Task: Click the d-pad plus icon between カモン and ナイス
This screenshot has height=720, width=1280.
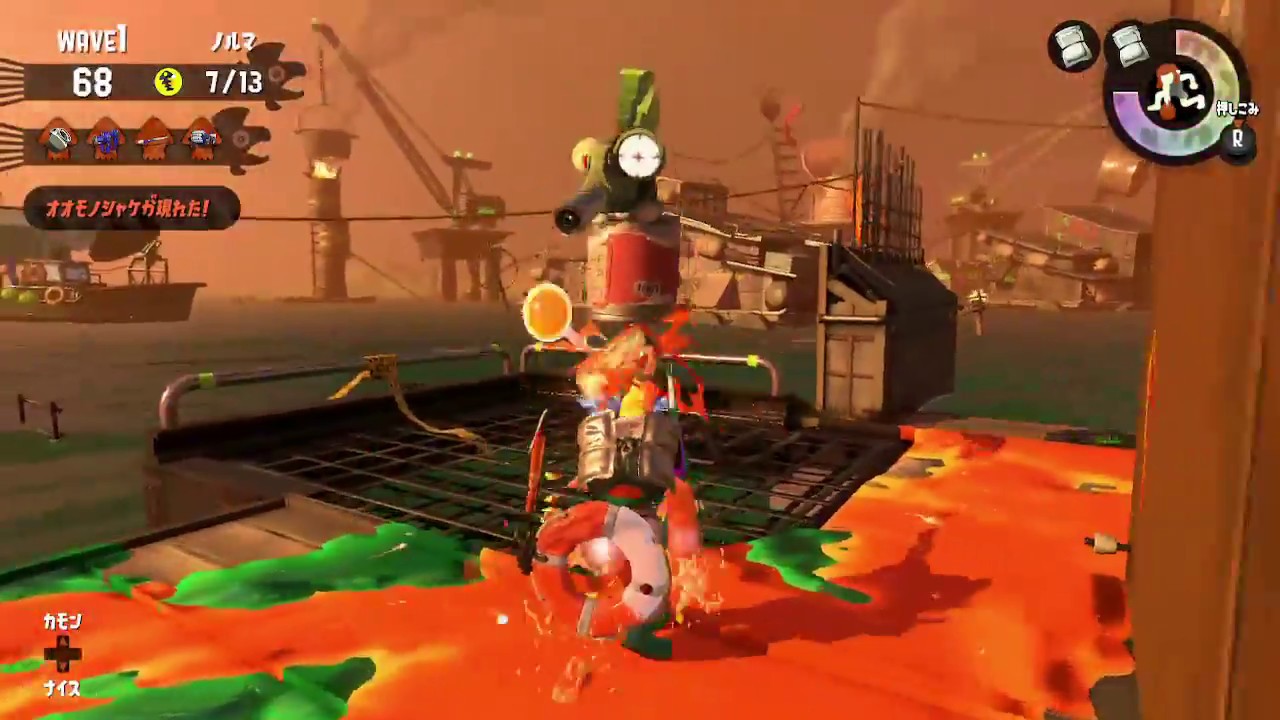Action: click(62, 655)
